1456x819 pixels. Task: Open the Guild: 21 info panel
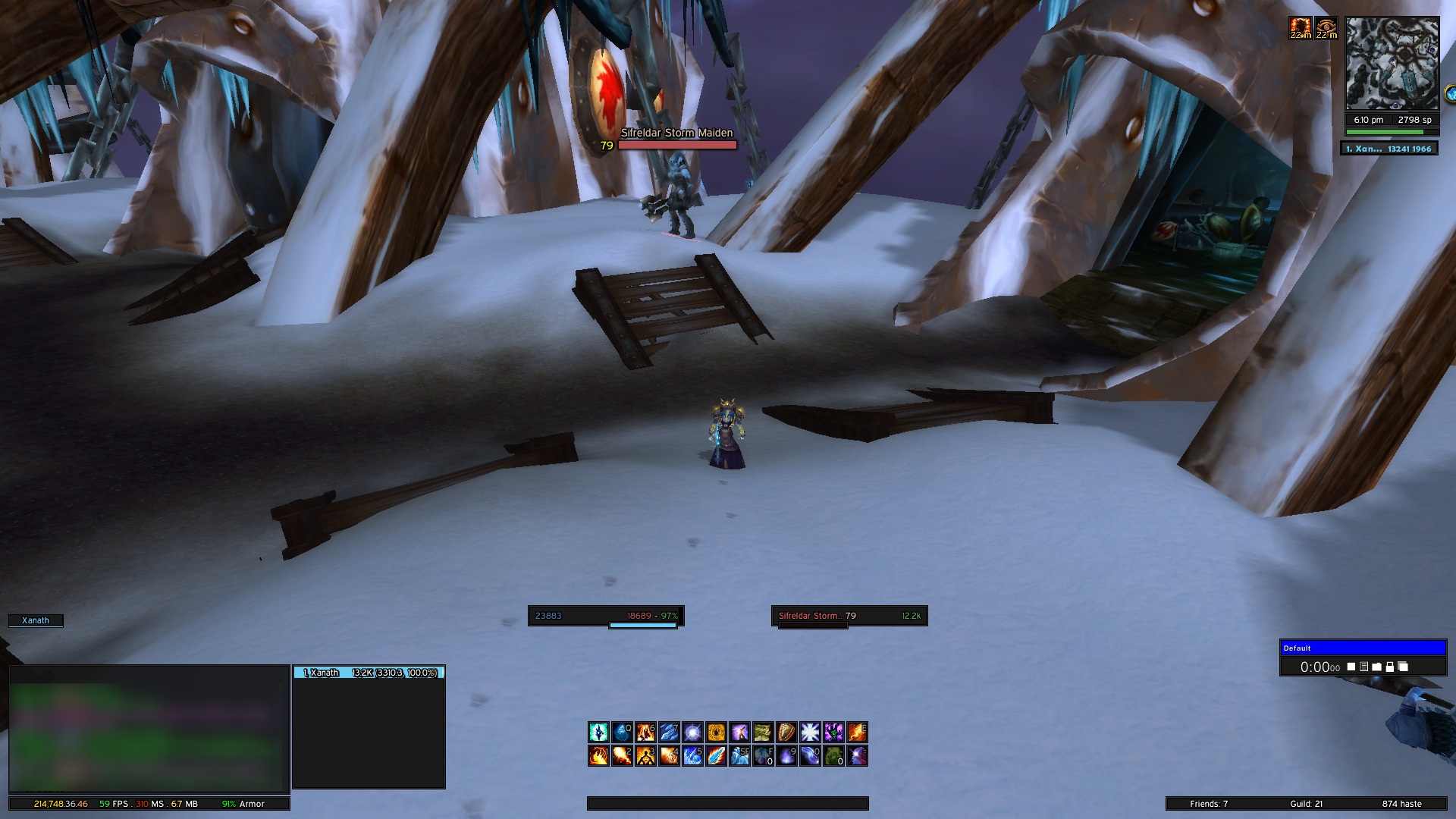1306,804
